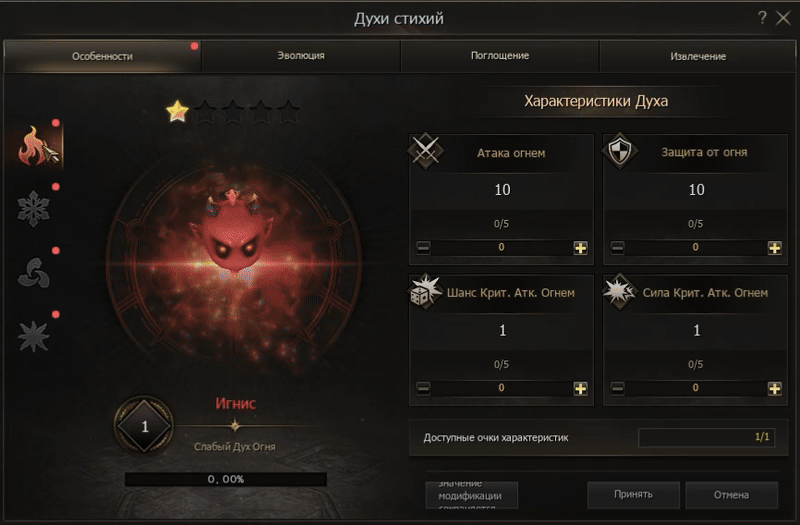Increase Сила Крит. Атк. Огнем

(x=774, y=388)
